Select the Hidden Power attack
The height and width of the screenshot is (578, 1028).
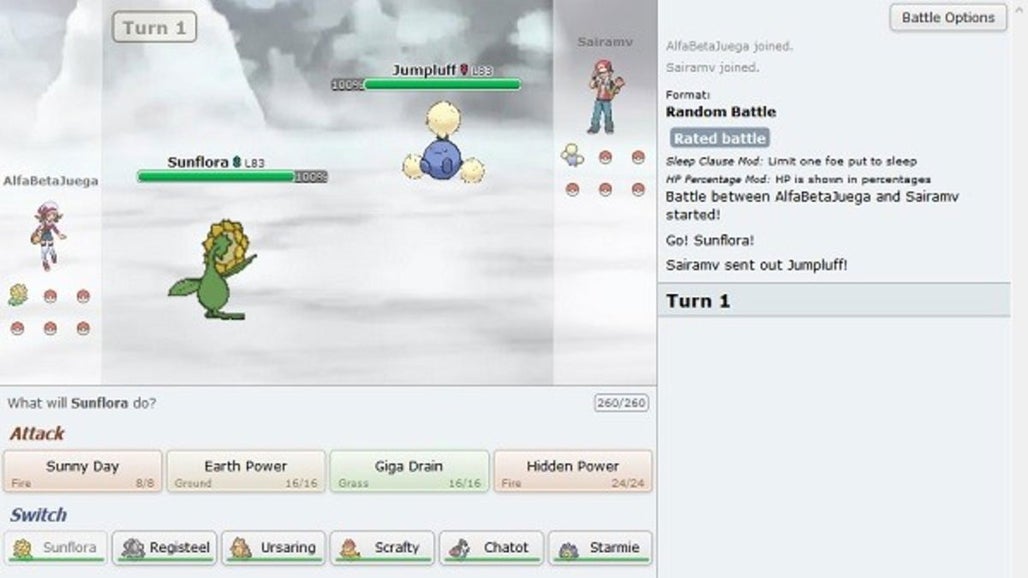coord(572,471)
